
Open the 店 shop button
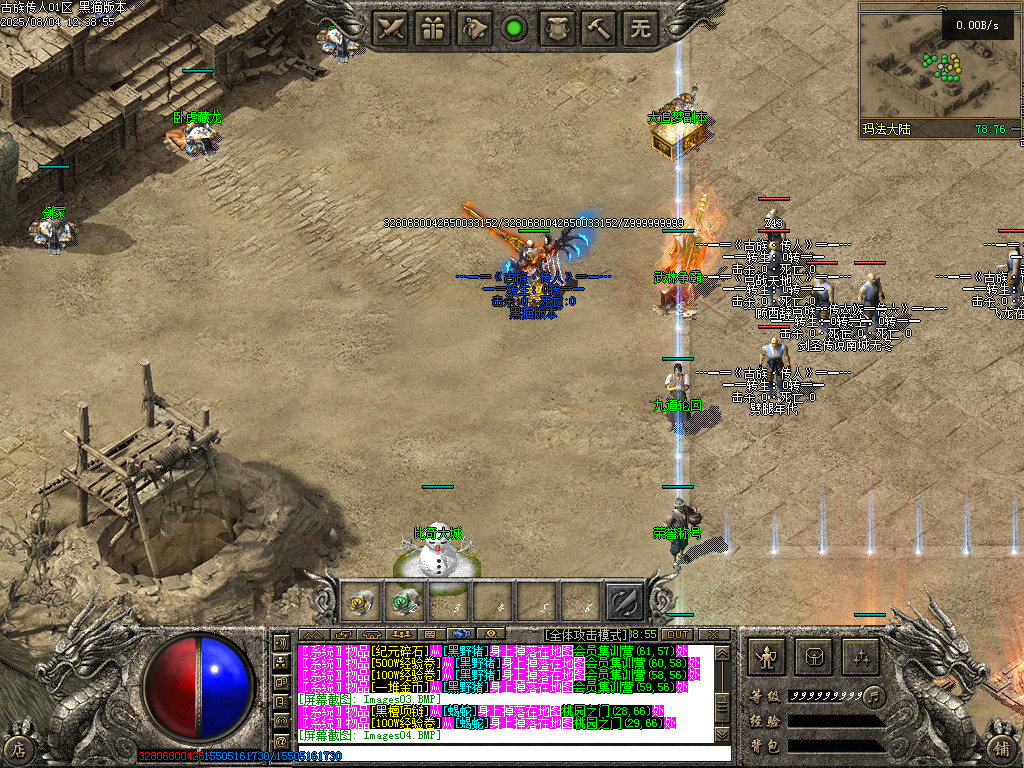(18, 746)
